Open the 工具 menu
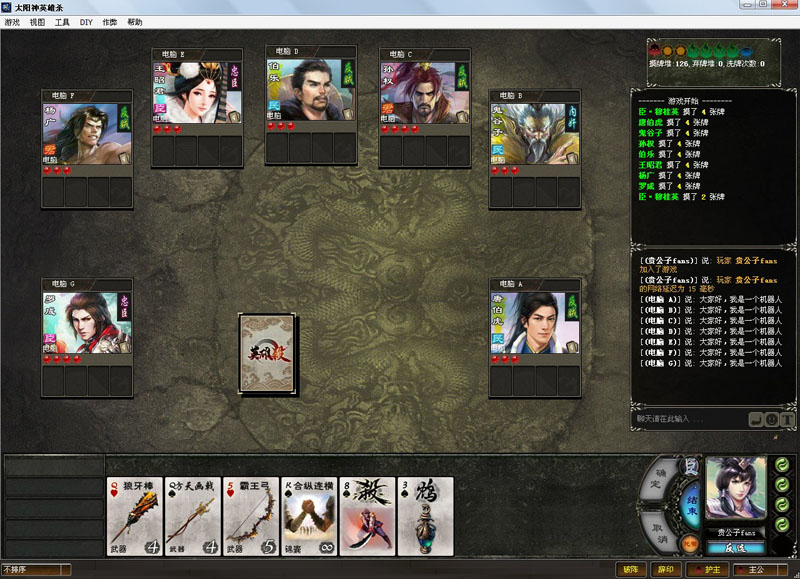This screenshot has width=800, height=579. click(62, 21)
